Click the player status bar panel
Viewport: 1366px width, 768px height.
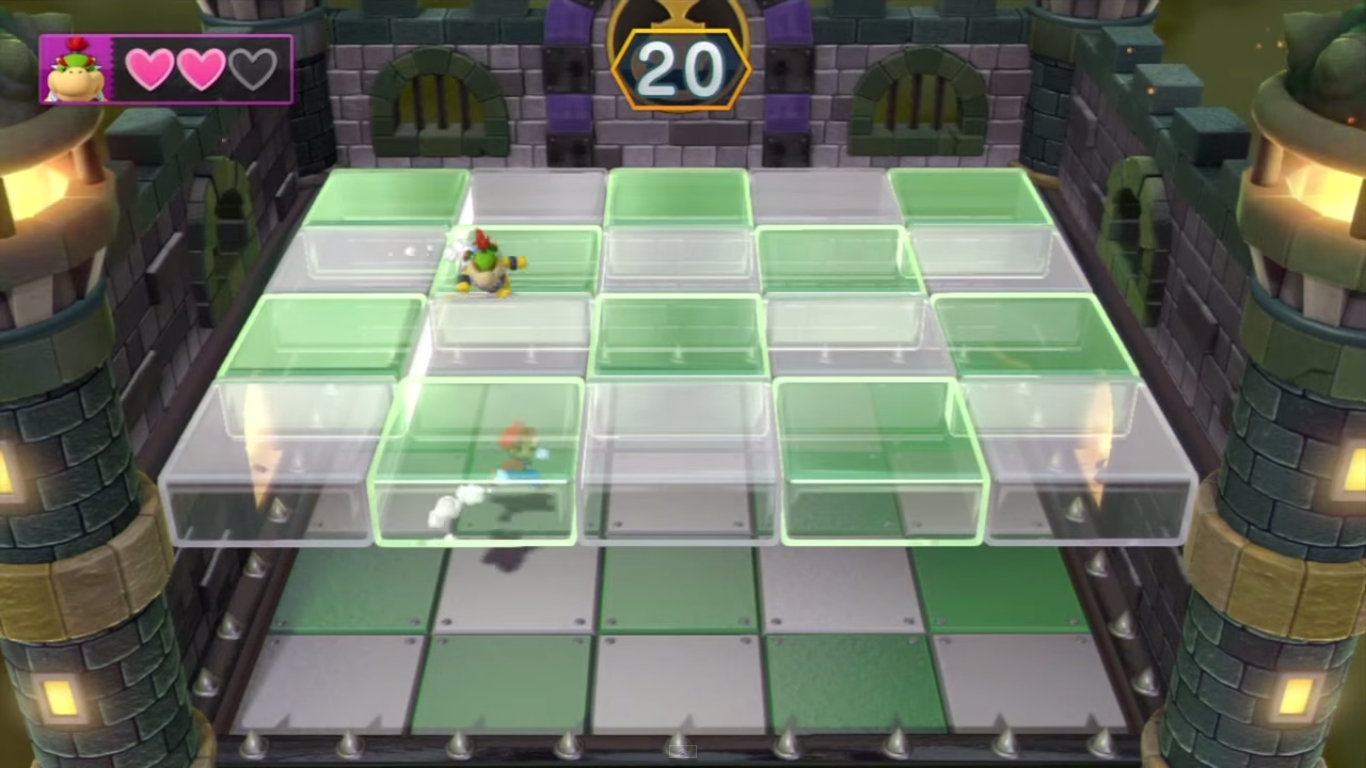pyautogui.click(x=165, y=68)
